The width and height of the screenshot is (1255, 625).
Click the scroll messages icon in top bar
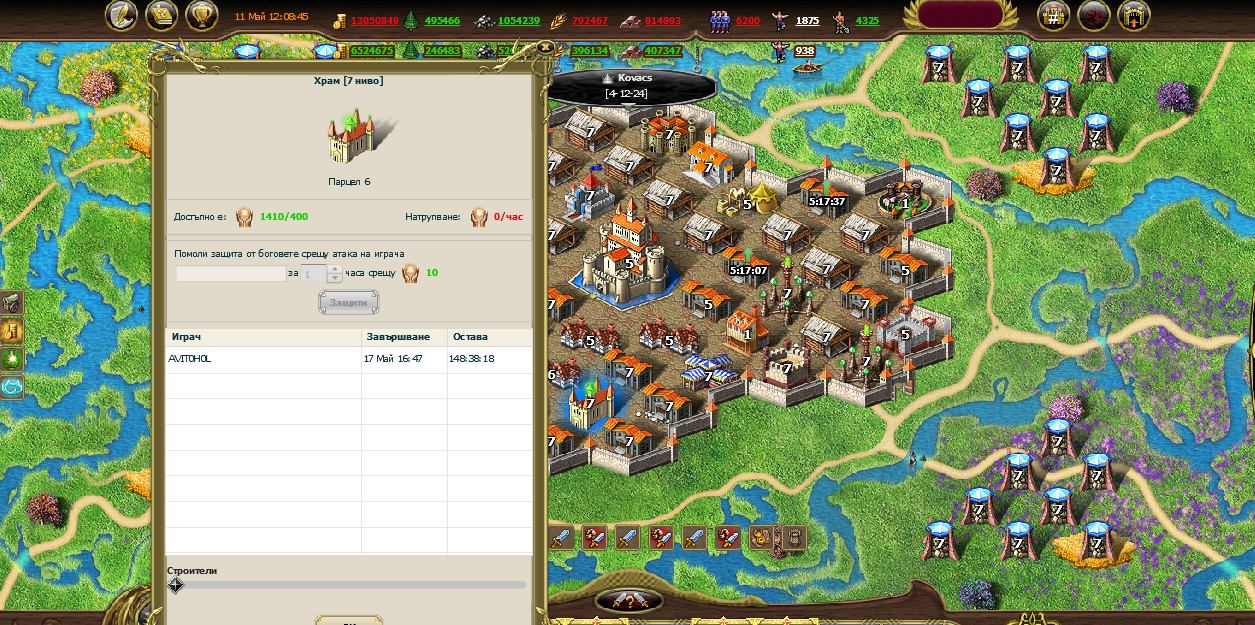pyautogui.click(x=162, y=15)
